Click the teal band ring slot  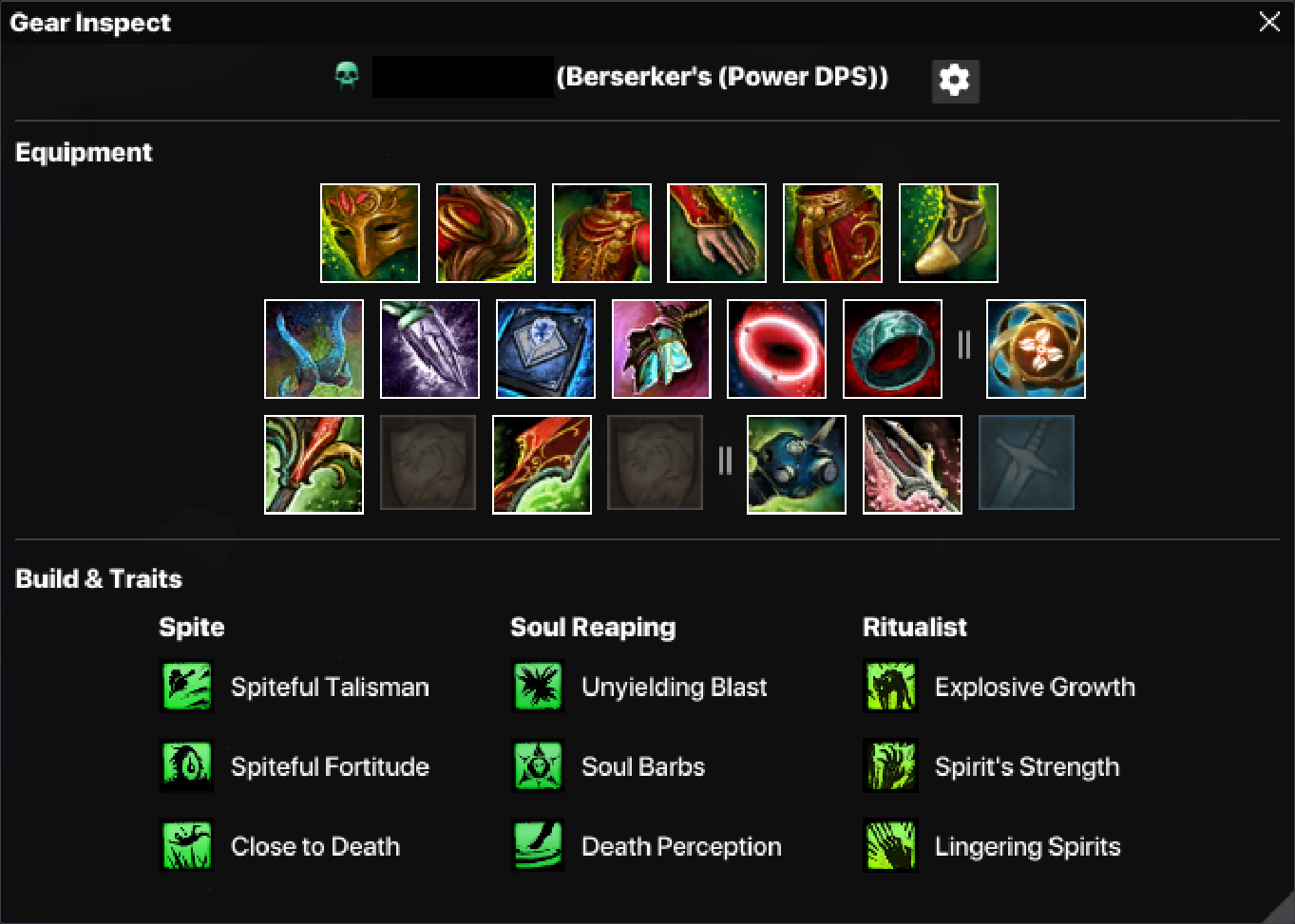[x=892, y=349]
